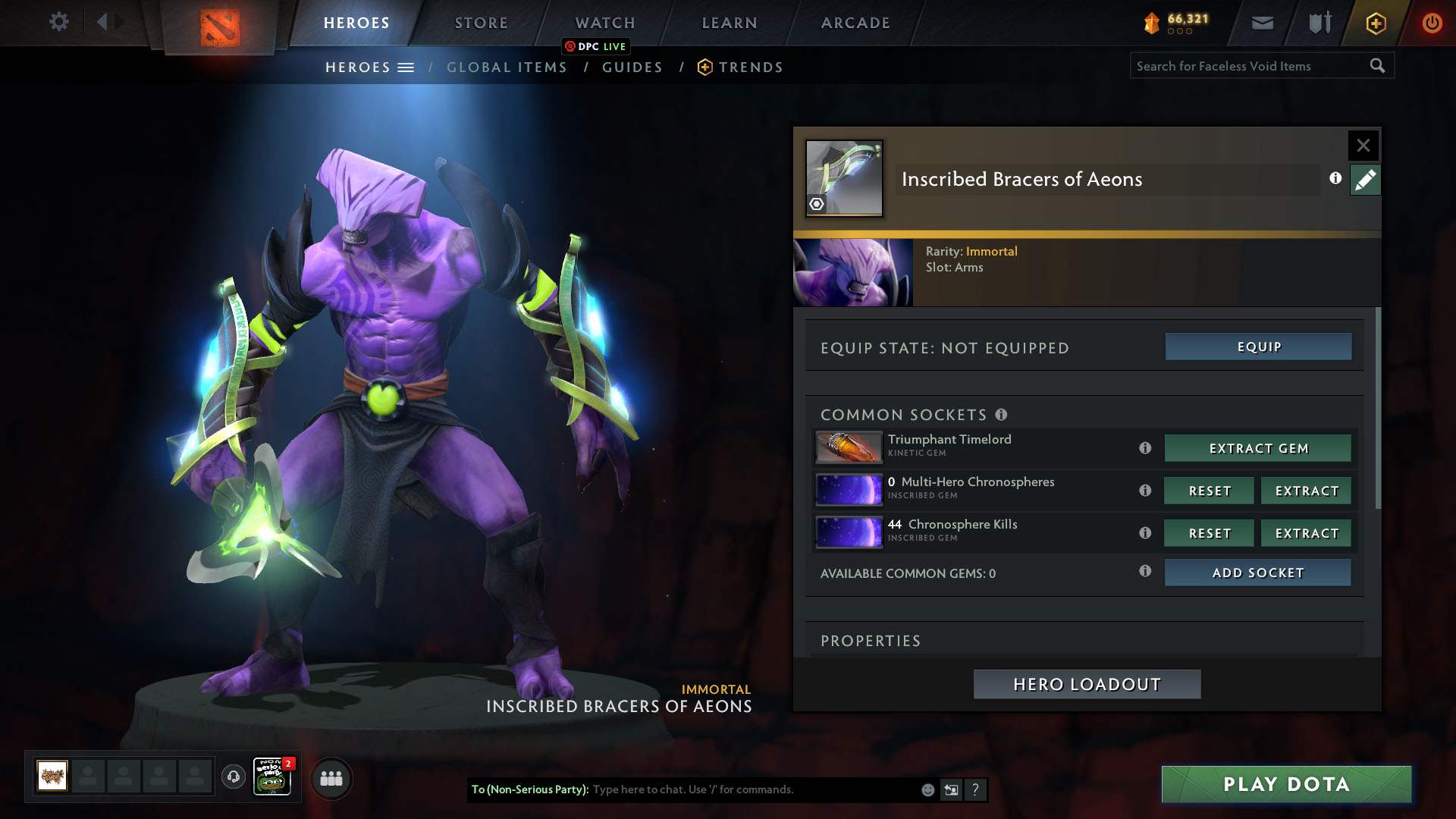
Task: Start matchmaking with Play Dota
Action: point(1286,784)
